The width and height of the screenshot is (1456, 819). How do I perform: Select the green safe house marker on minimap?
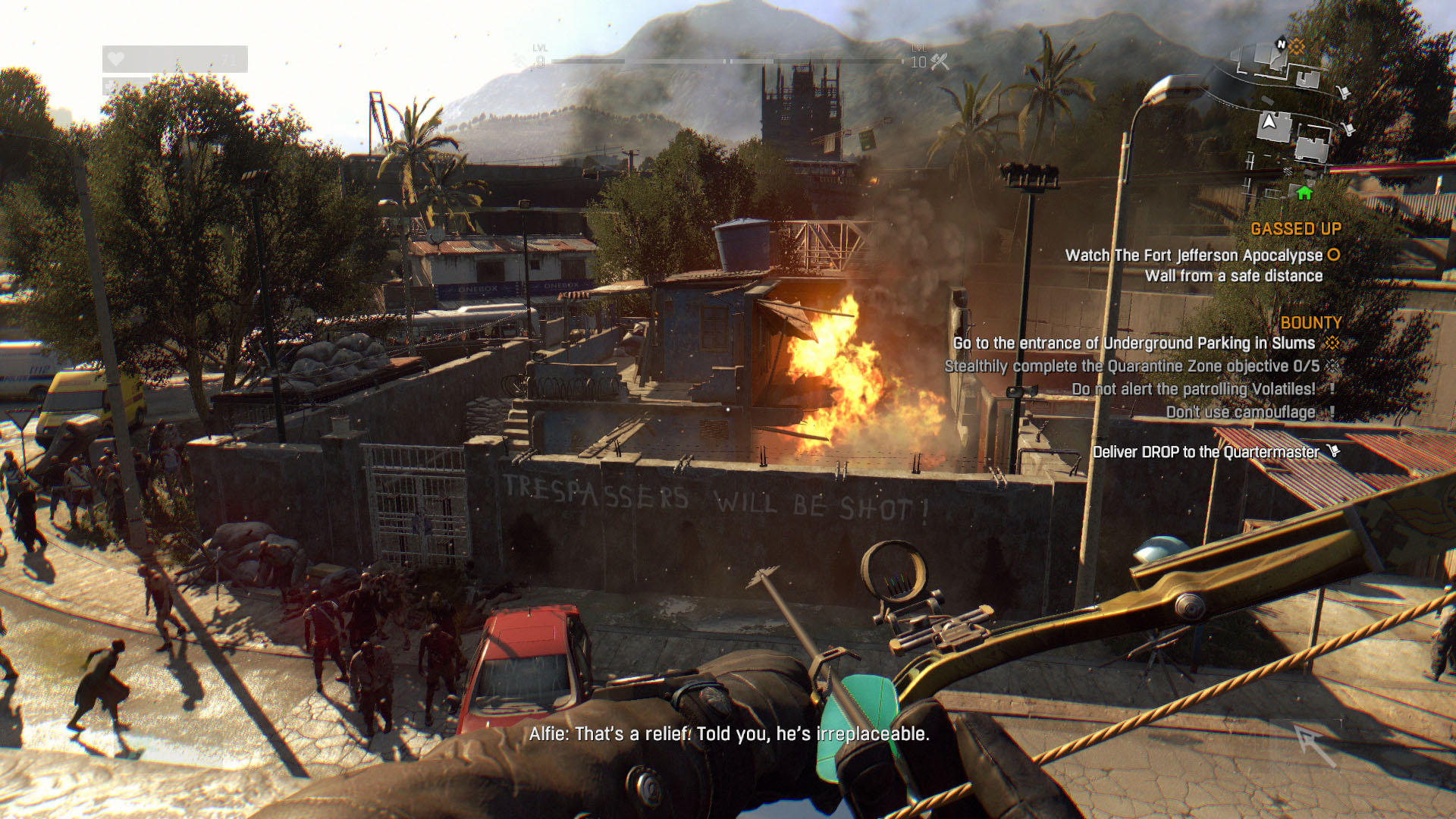(x=1304, y=193)
